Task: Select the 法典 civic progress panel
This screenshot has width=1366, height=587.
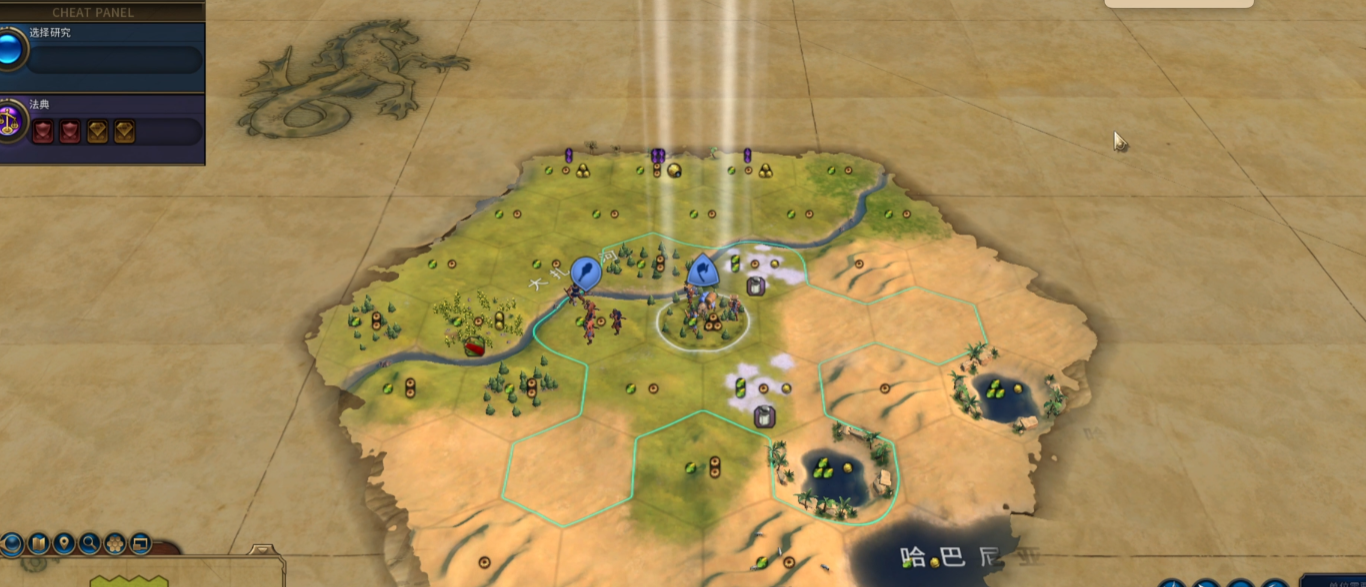Action: click(x=113, y=131)
